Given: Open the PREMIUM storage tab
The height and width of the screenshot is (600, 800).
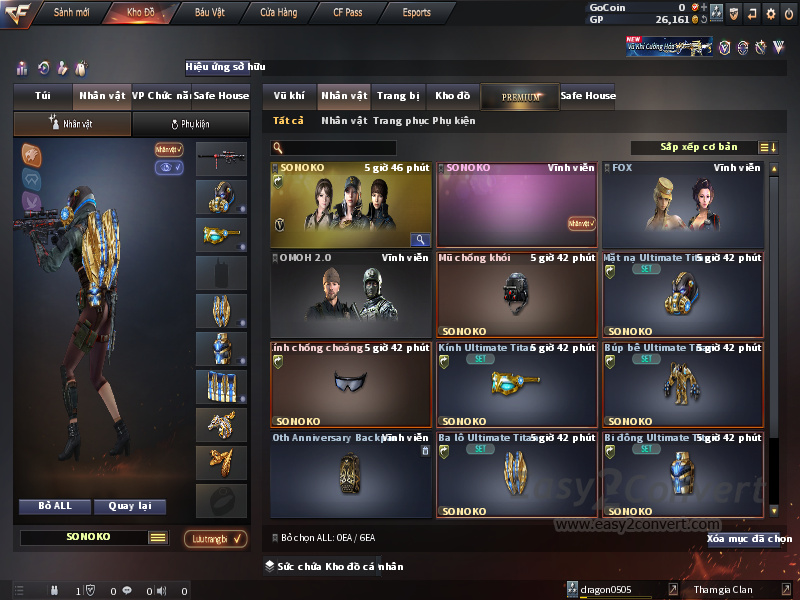Looking at the screenshot, I should (520, 96).
